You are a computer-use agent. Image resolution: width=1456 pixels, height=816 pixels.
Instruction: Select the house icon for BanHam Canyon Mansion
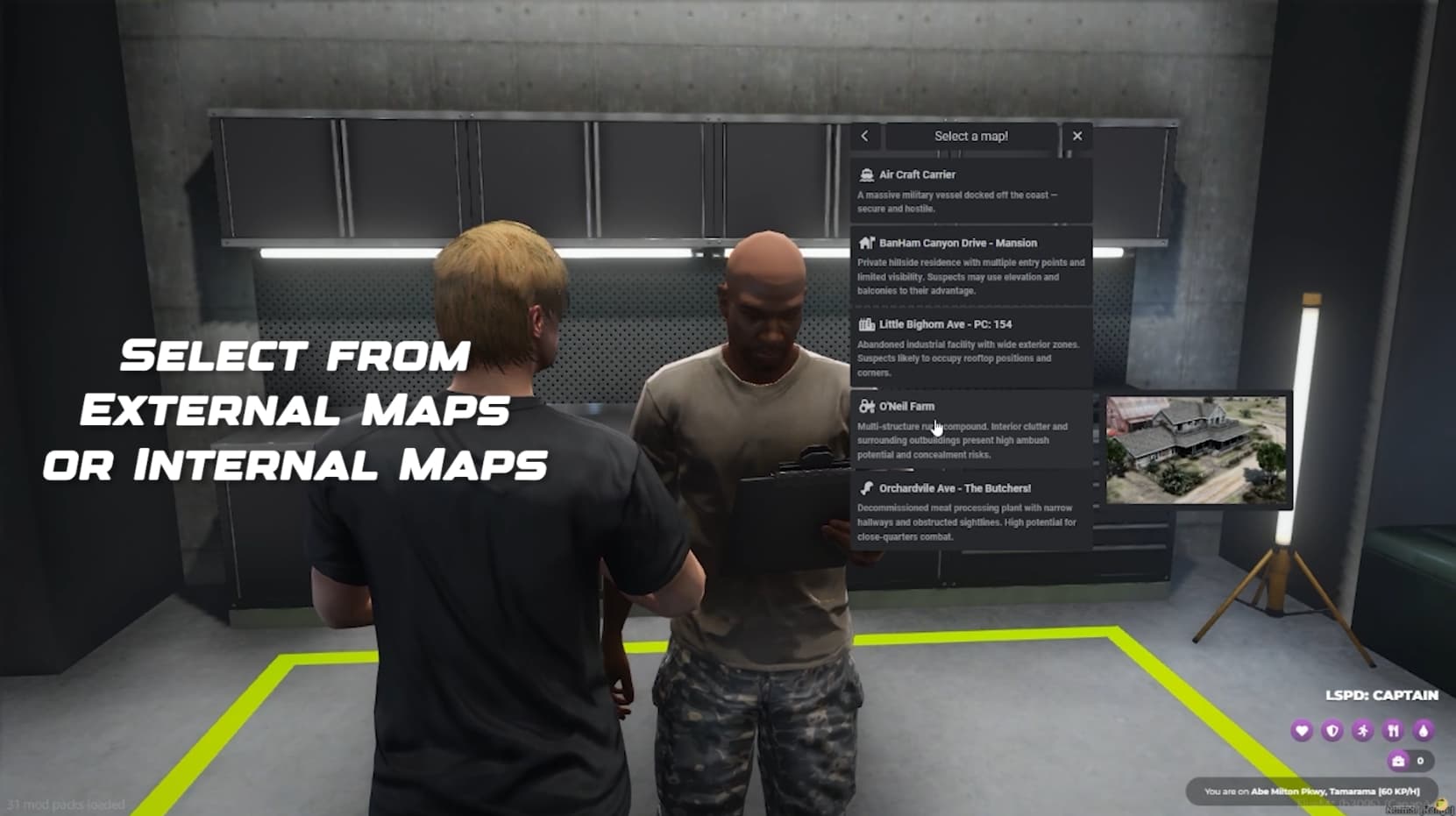click(x=865, y=243)
